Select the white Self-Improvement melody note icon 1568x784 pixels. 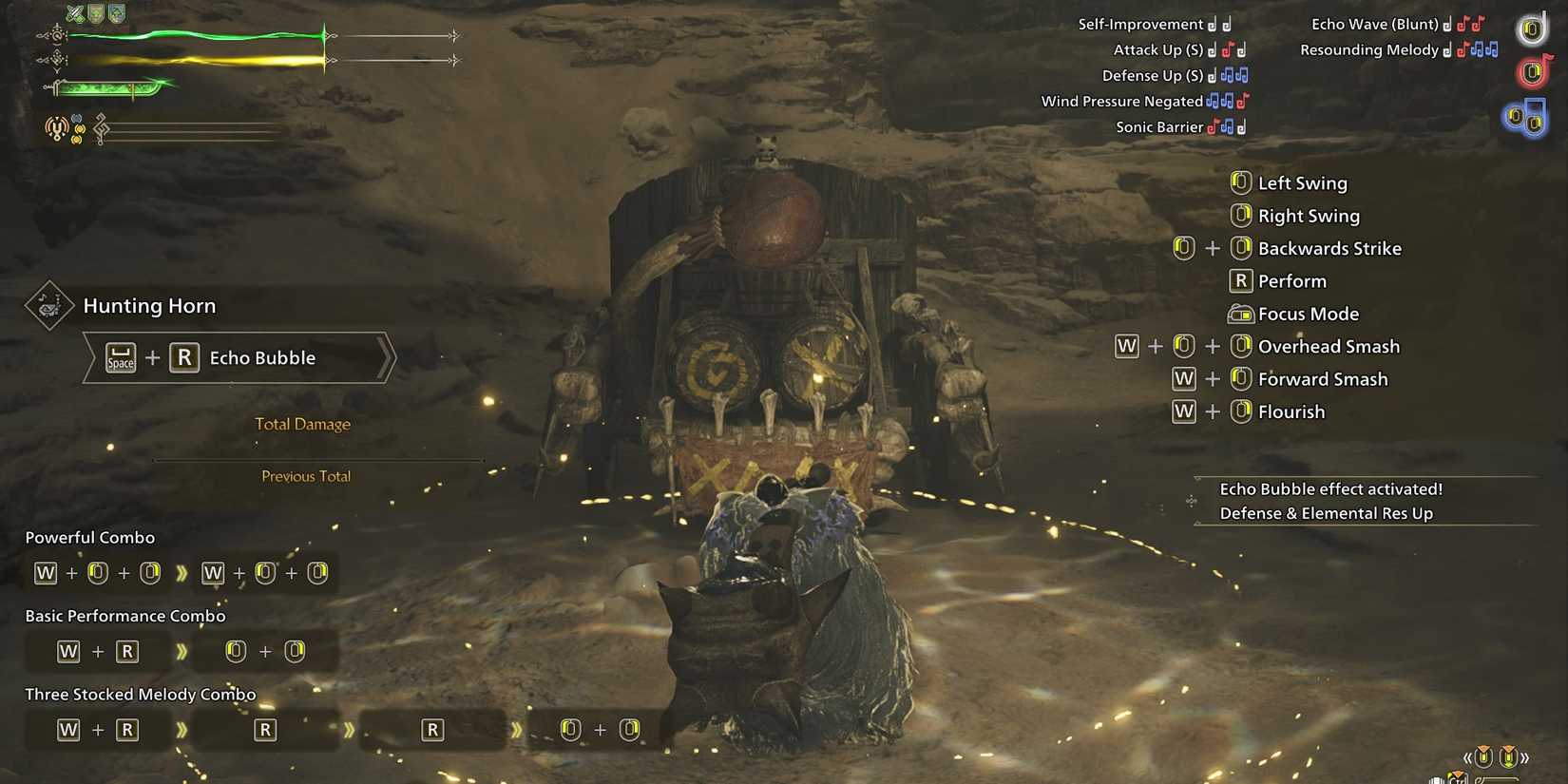(1219, 24)
